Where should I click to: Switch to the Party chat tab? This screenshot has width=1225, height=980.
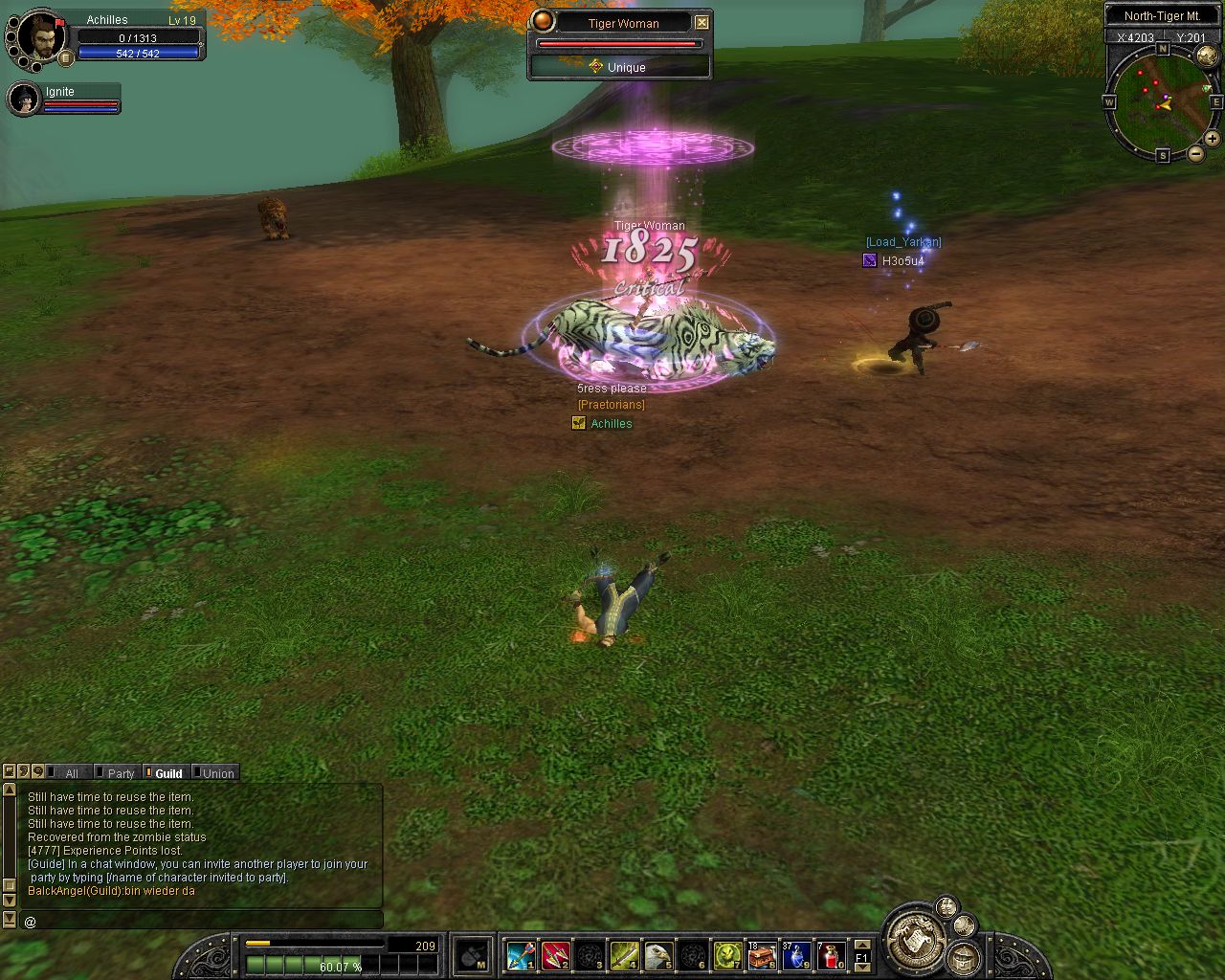point(121,773)
